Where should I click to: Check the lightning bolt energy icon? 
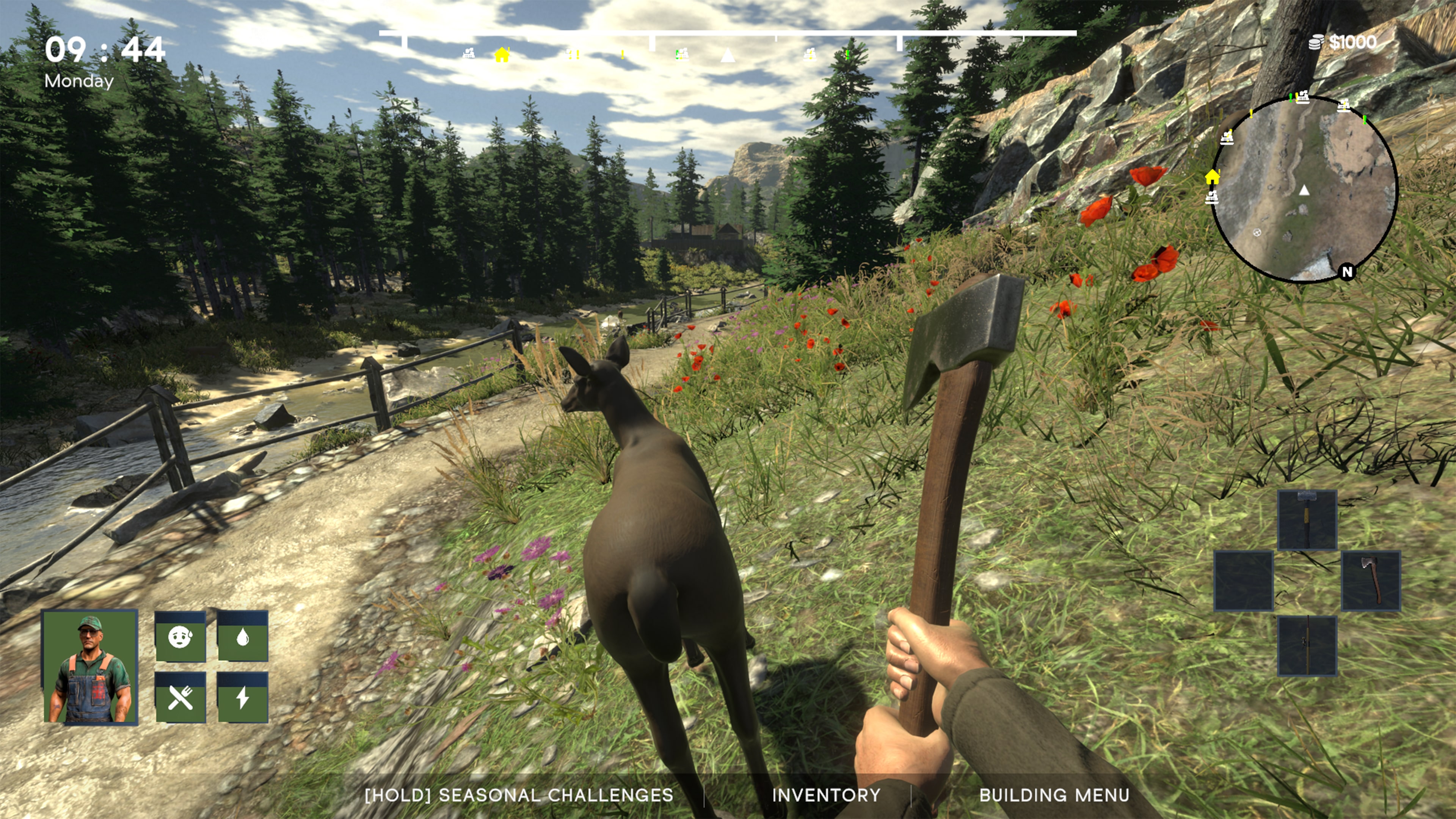[243, 698]
